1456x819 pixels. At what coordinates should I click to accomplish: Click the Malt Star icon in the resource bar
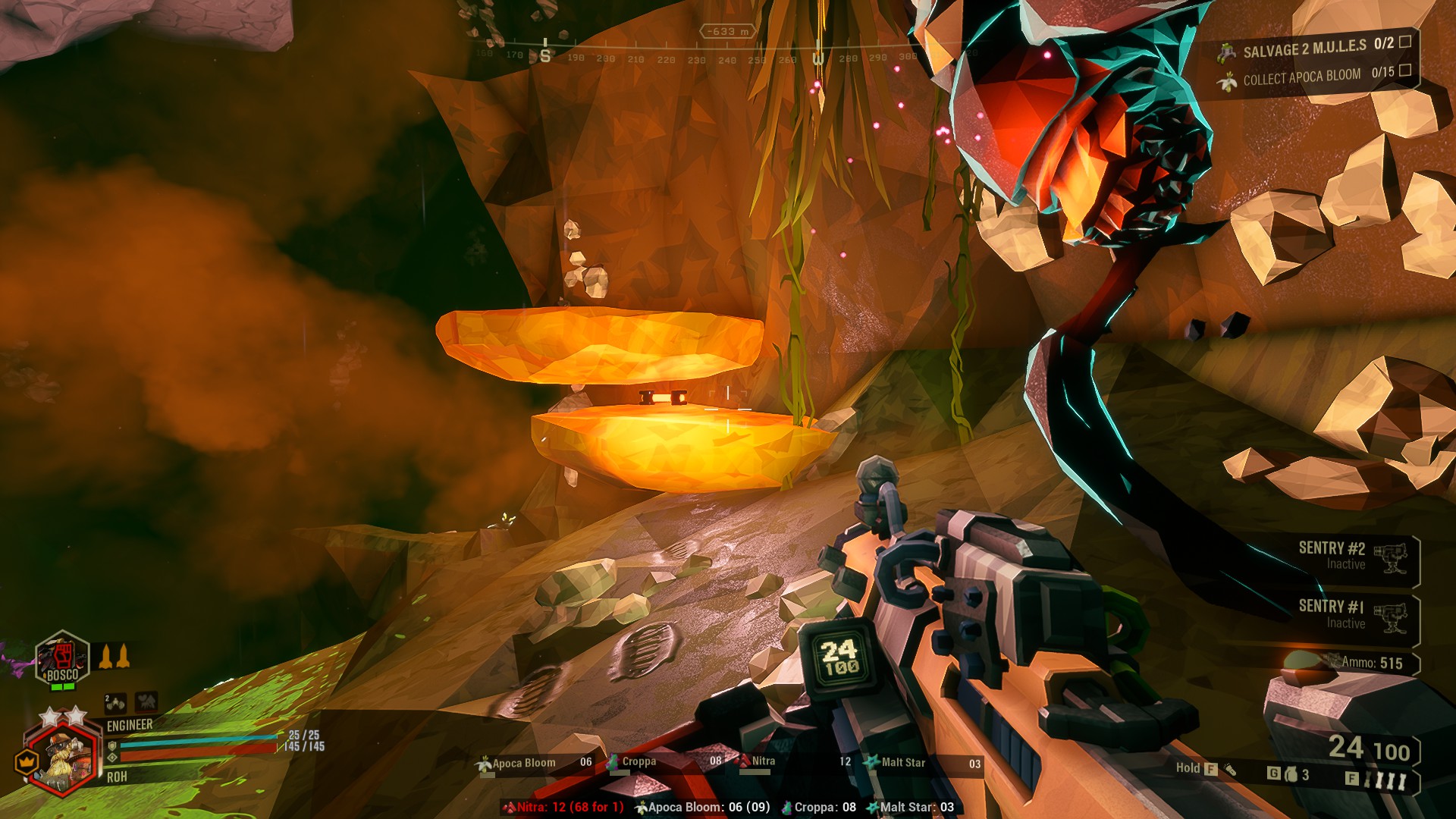click(x=872, y=763)
